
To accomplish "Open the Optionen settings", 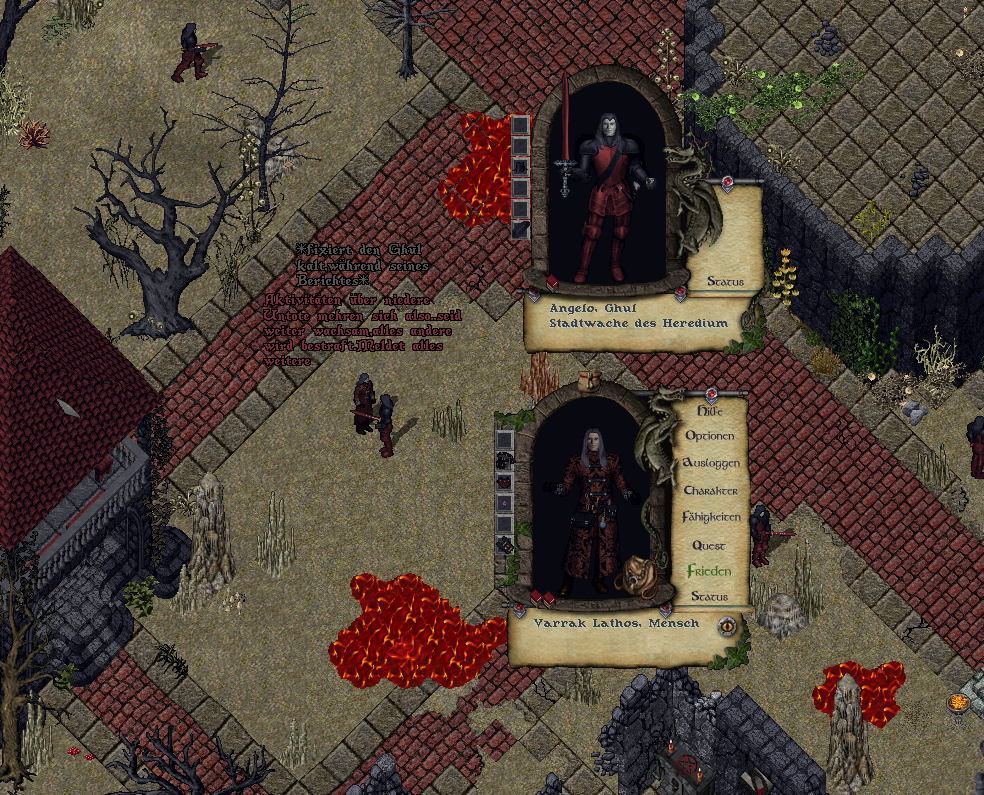I will click(x=709, y=436).
